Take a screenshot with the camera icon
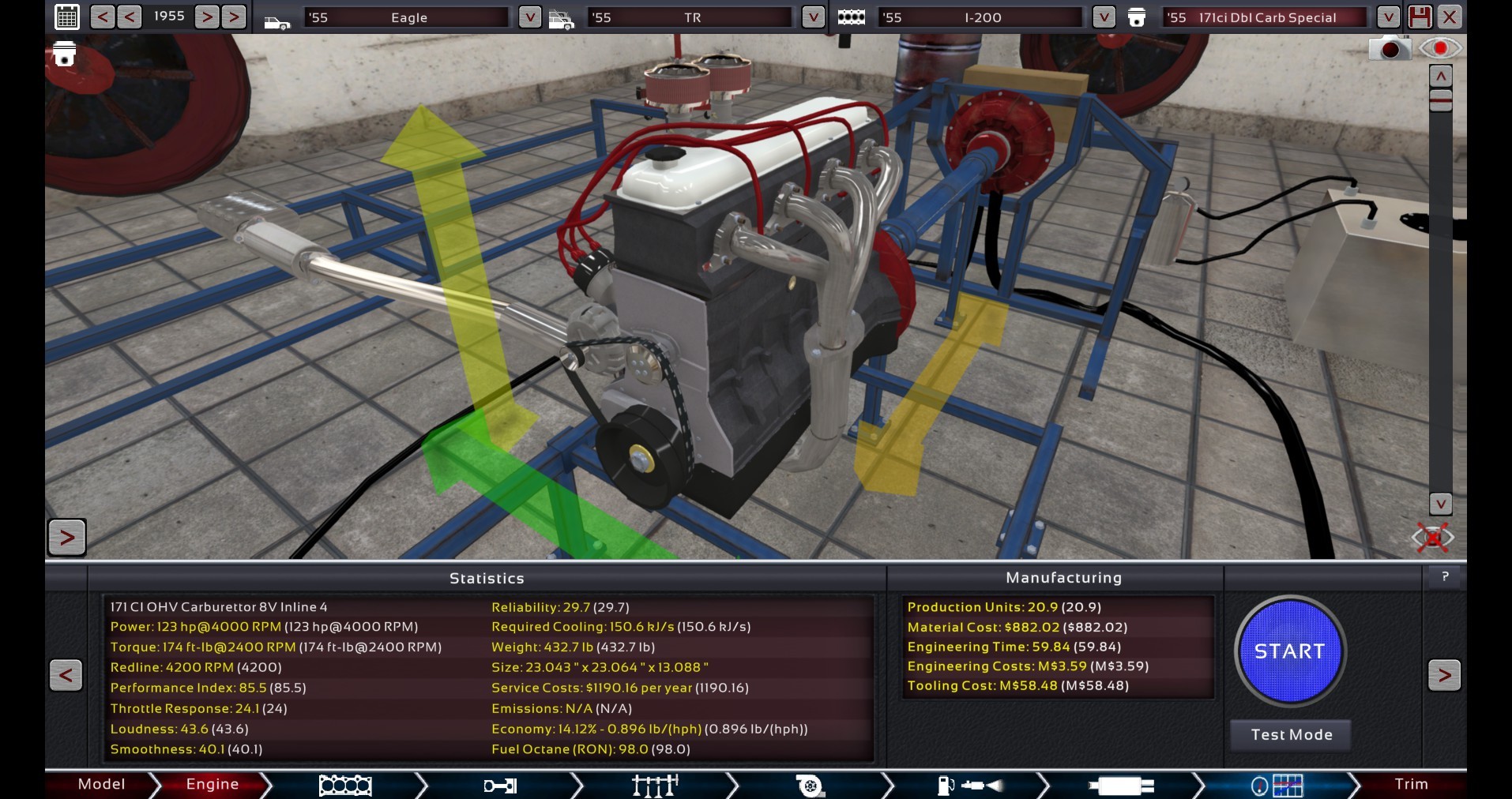 (1390, 49)
